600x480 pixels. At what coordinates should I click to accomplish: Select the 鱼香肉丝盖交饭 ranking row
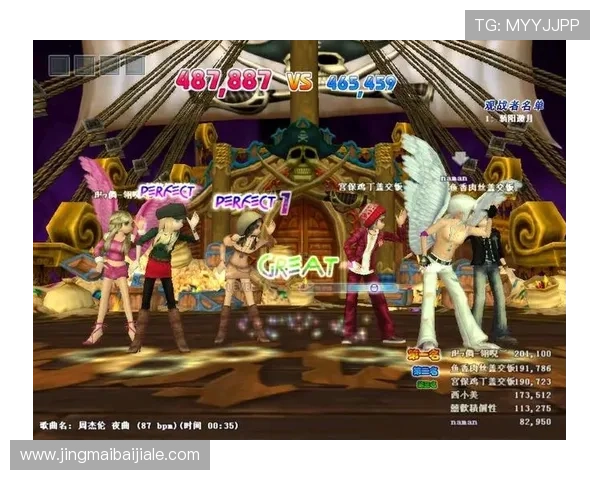500,367
